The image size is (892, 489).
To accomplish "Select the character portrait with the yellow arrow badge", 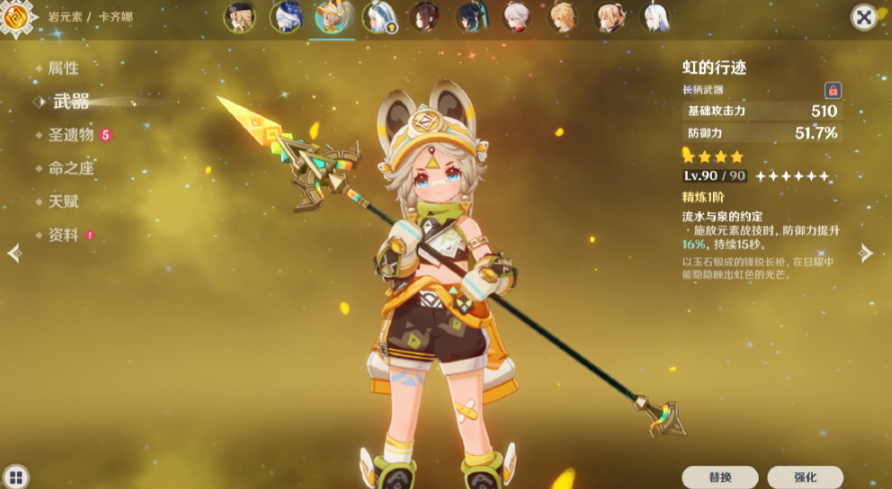I will pyautogui.click(x=379, y=18).
